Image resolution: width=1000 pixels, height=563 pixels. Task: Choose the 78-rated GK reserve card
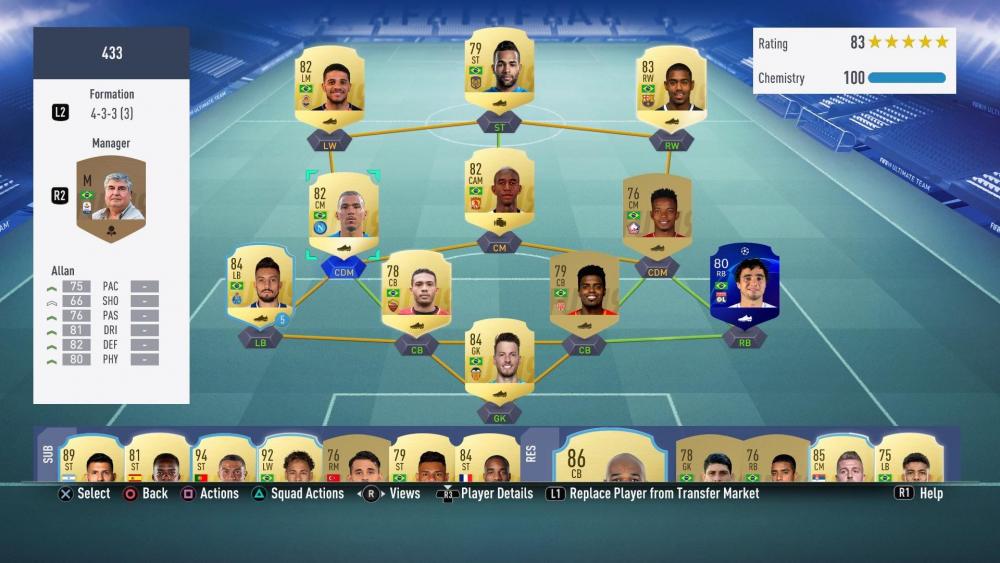707,458
